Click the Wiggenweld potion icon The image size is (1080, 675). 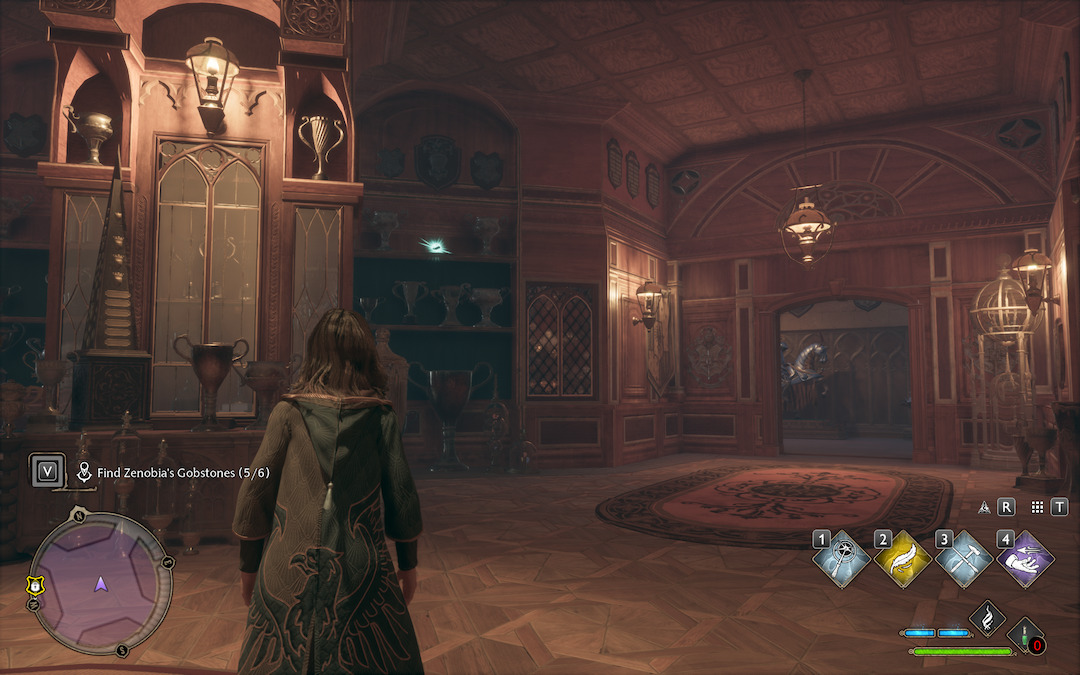(x=1026, y=638)
